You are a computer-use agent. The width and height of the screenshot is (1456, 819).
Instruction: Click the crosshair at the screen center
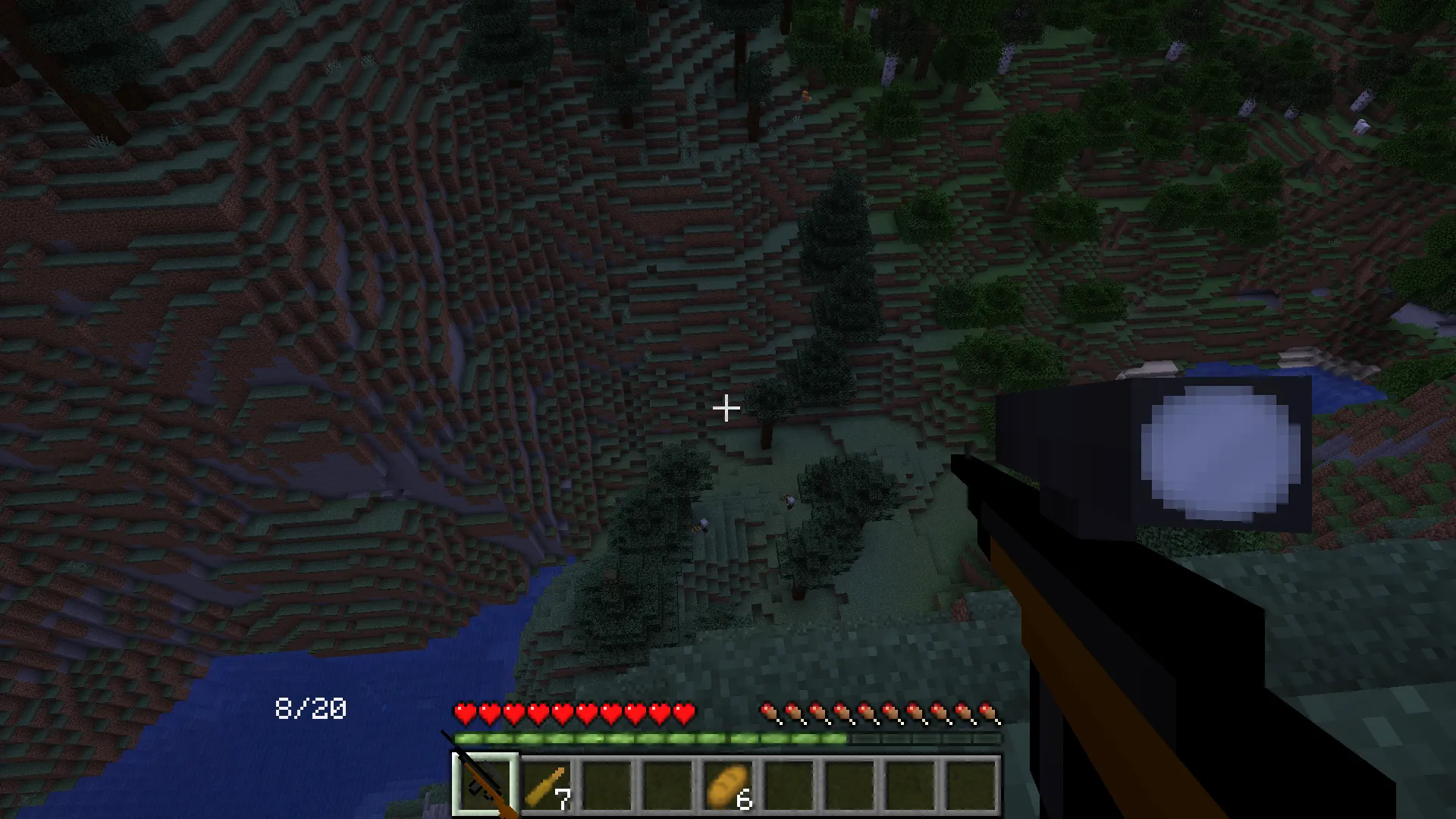(x=726, y=409)
